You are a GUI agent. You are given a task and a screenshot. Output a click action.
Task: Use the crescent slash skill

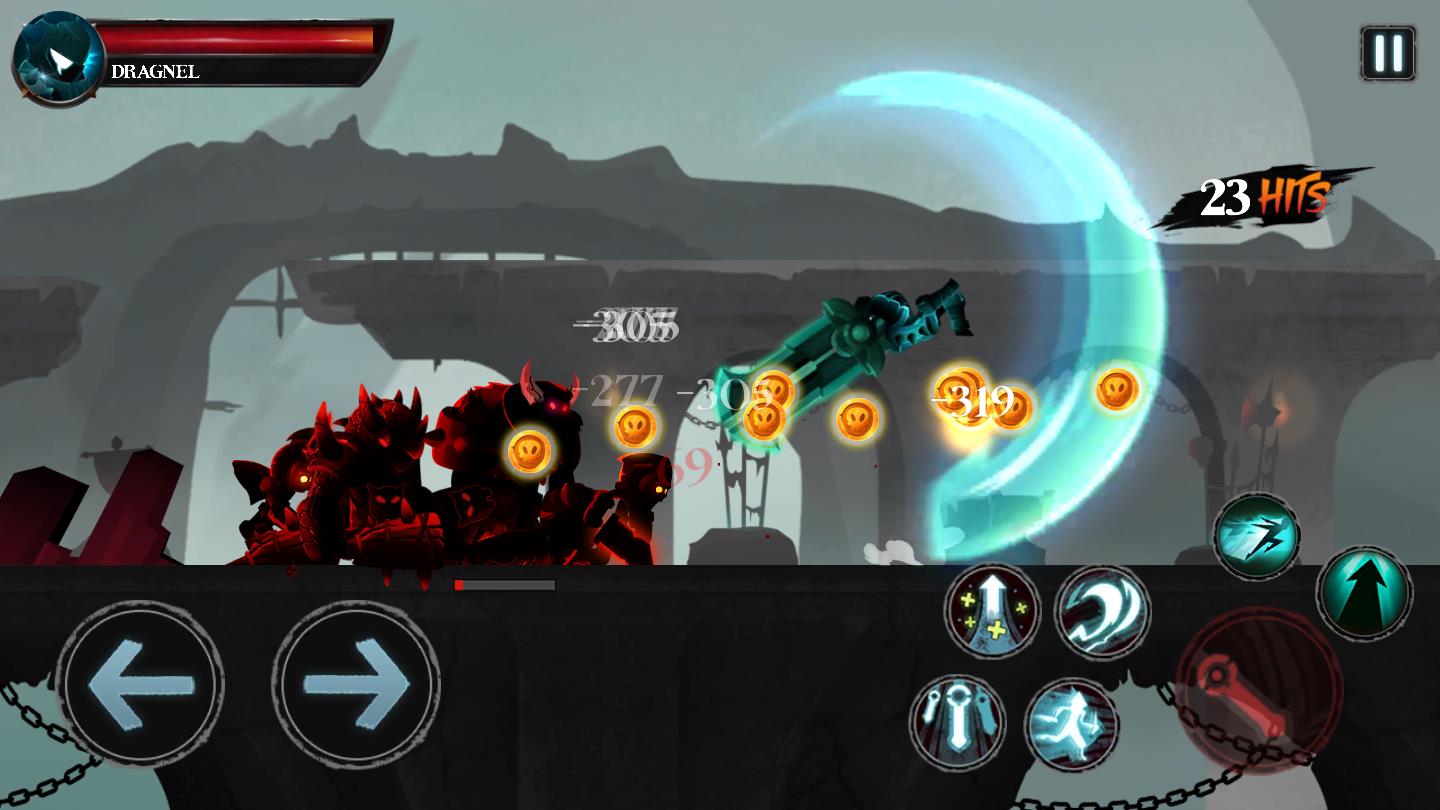pyautogui.click(x=1102, y=612)
